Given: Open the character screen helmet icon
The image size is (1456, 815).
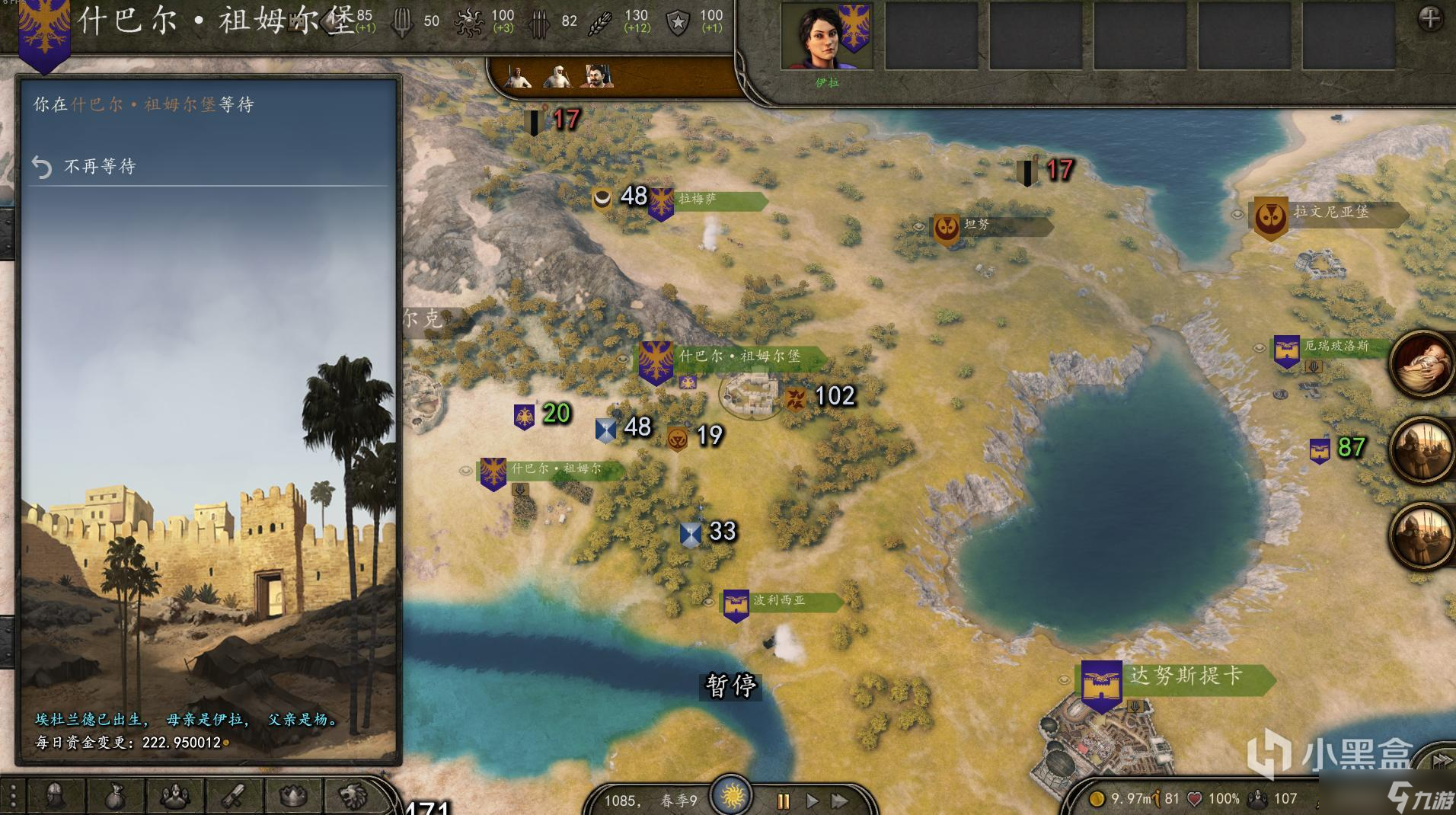Looking at the screenshot, I should coord(55,797).
